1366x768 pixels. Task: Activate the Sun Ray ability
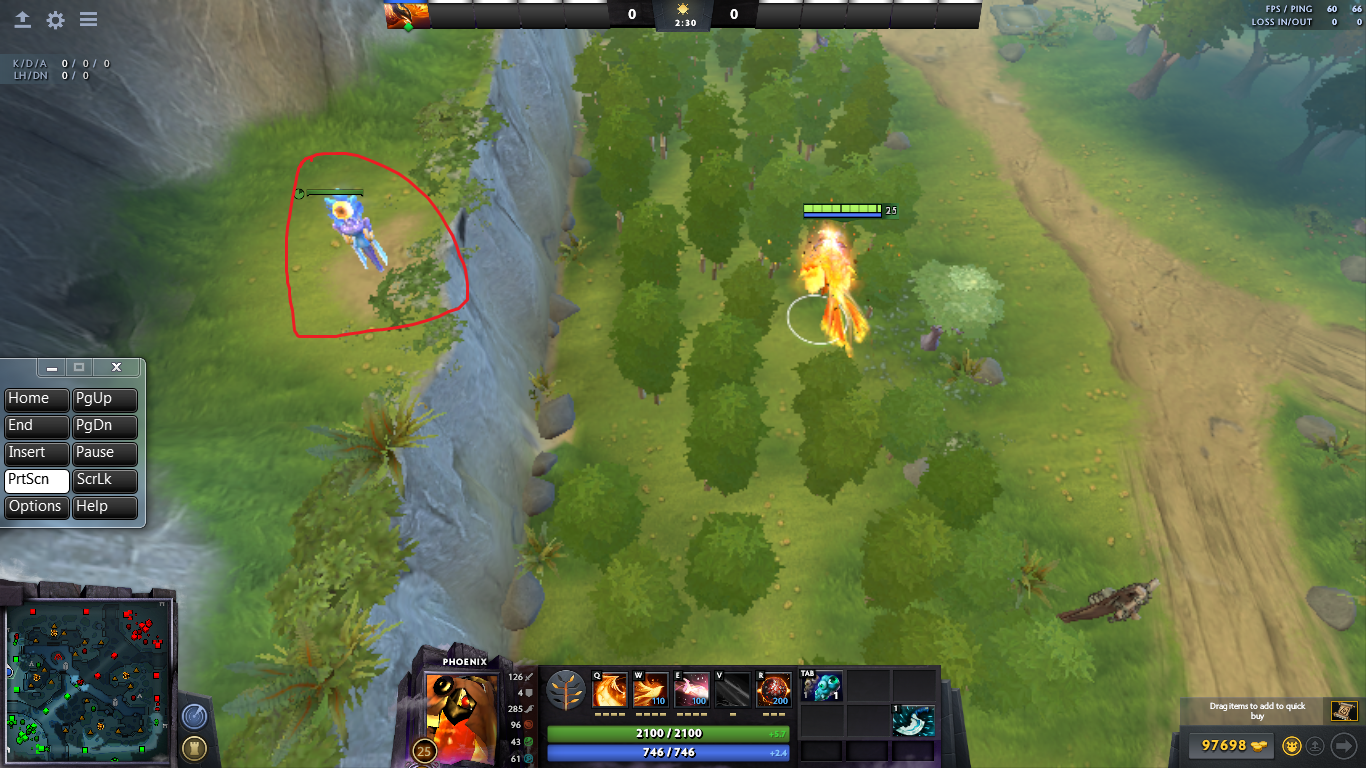pos(691,690)
